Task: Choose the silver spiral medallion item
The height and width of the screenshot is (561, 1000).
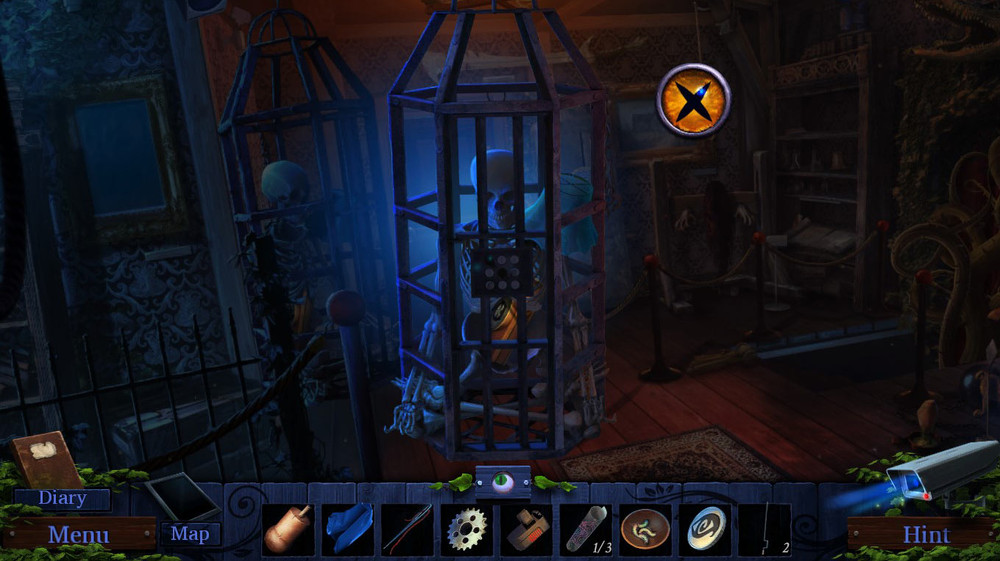Action: click(704, 529)
